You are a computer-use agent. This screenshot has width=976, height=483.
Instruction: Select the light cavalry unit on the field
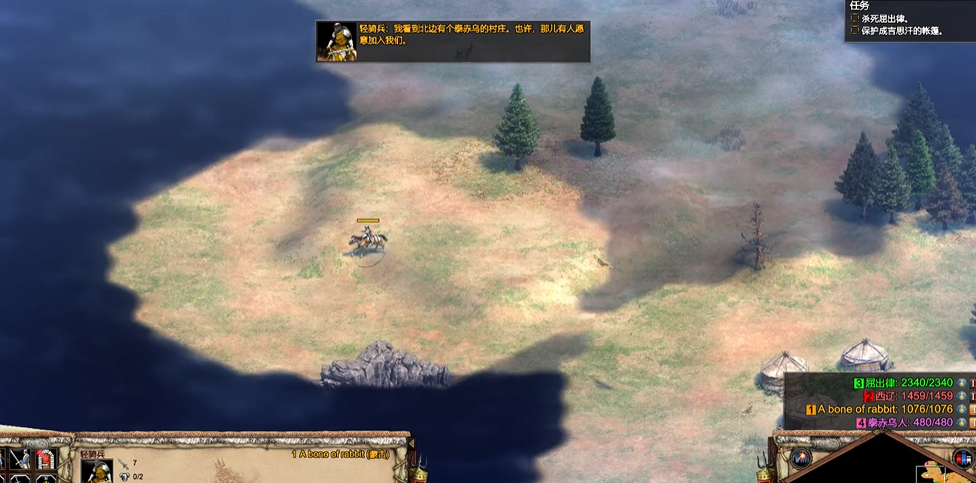[367, 240]
